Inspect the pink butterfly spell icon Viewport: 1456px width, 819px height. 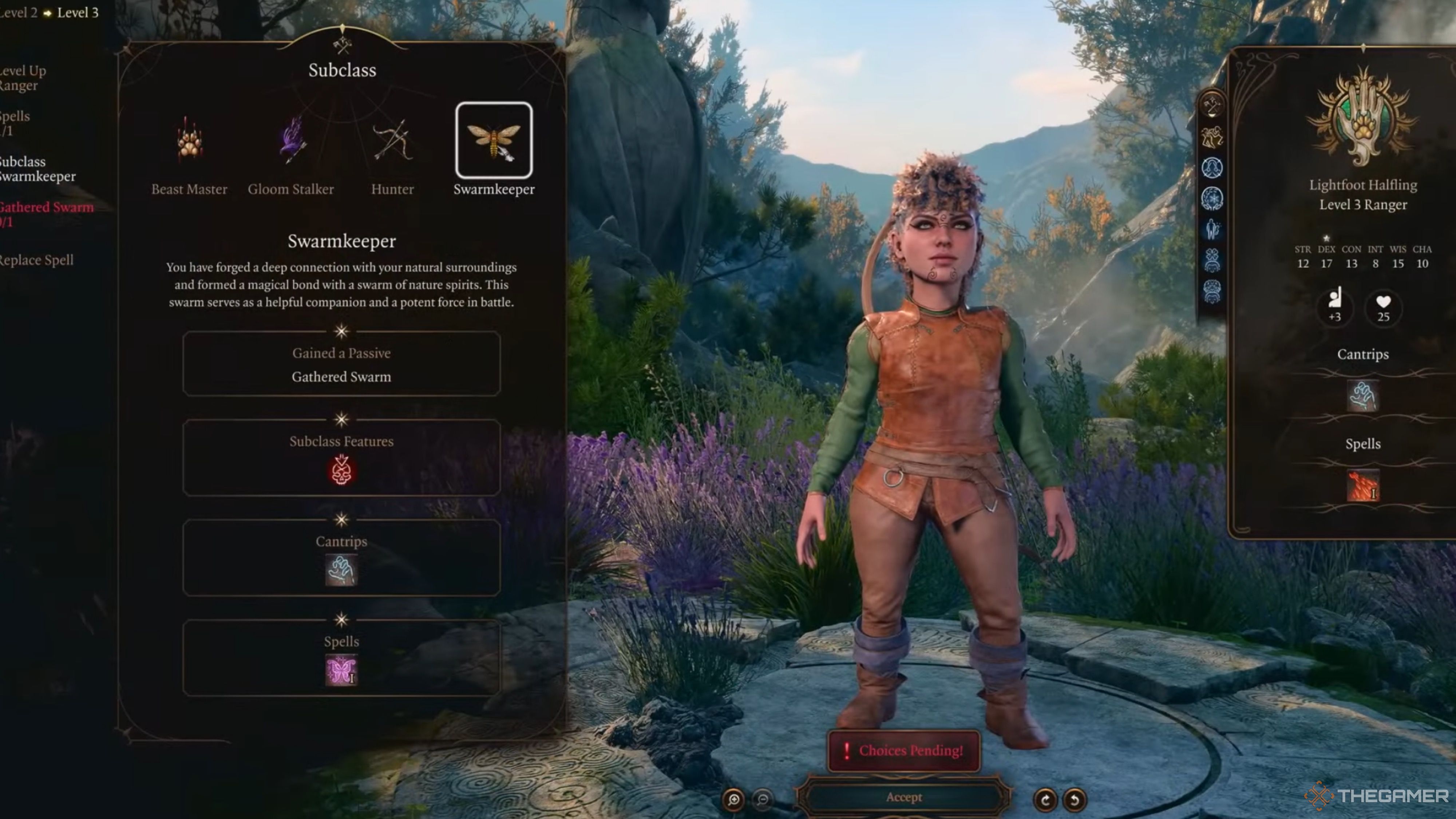coord(341,670)
